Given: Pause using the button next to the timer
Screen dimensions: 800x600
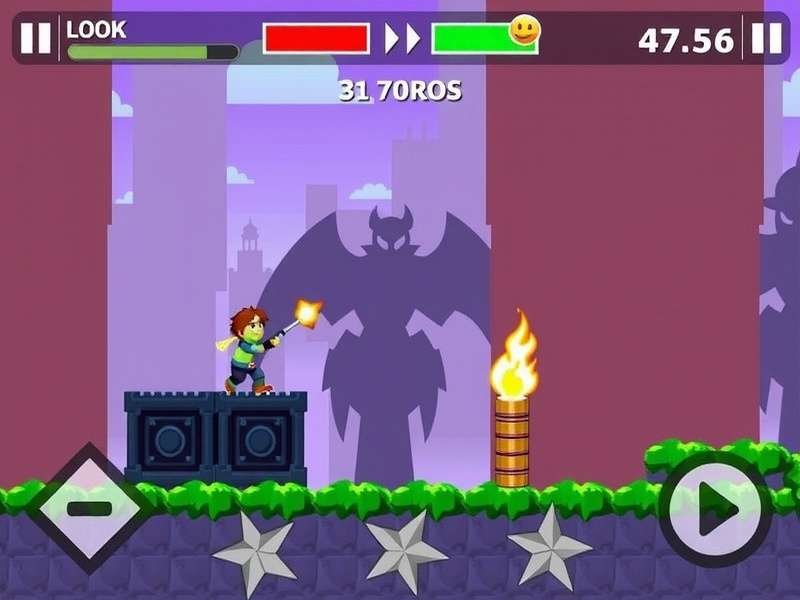Looking at the screenshot, I should tap(767, 39).
